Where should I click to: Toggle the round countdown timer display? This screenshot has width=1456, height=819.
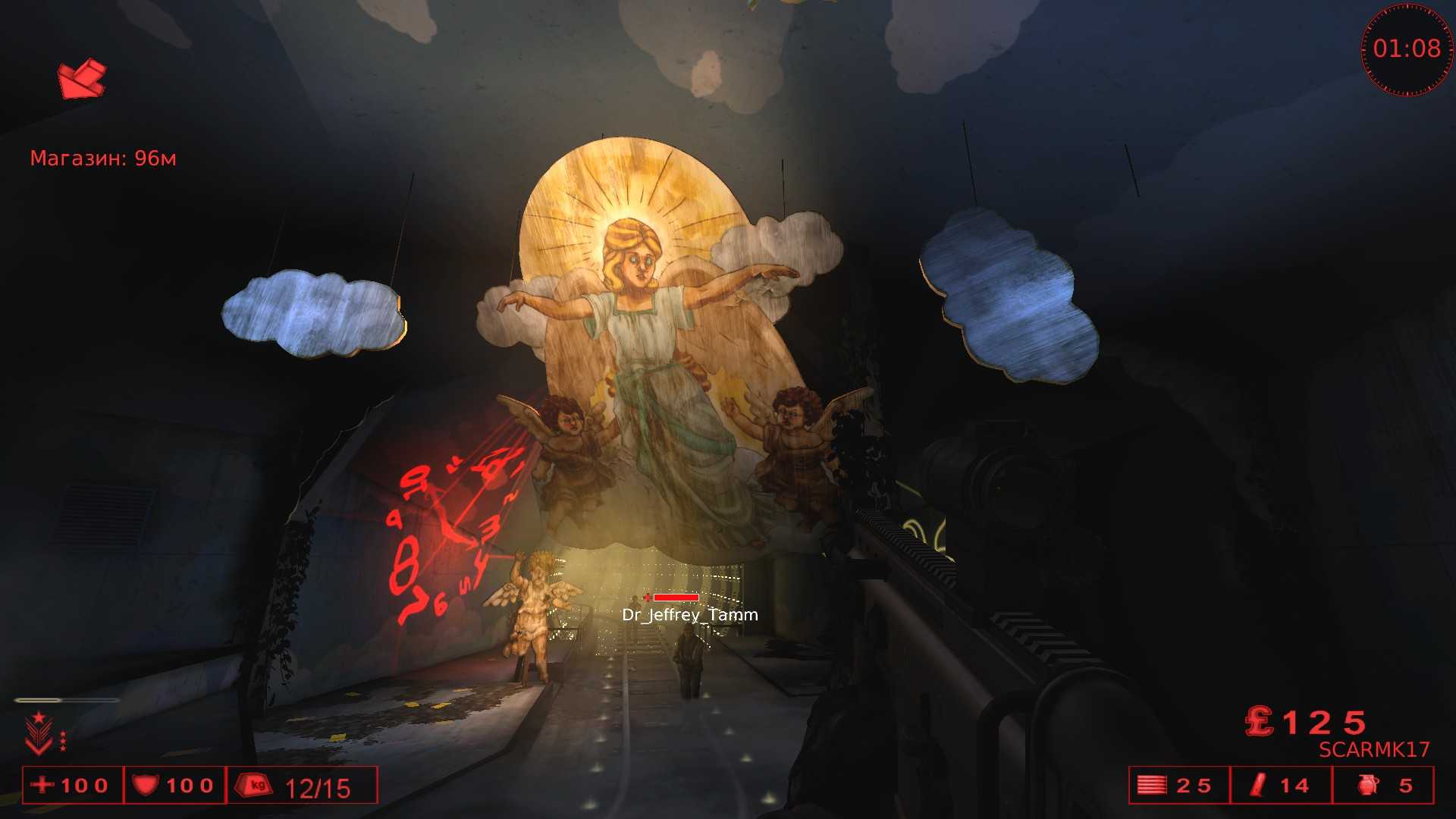click(x=1408, y=49)
